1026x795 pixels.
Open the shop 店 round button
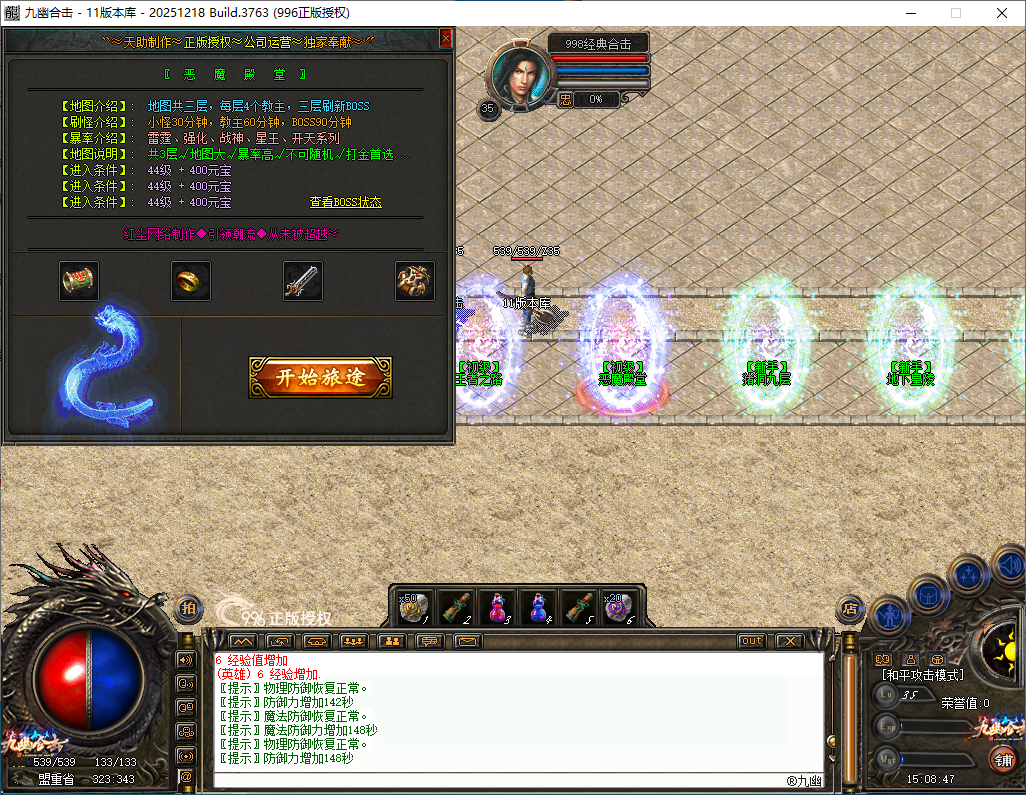coord(850,607)
